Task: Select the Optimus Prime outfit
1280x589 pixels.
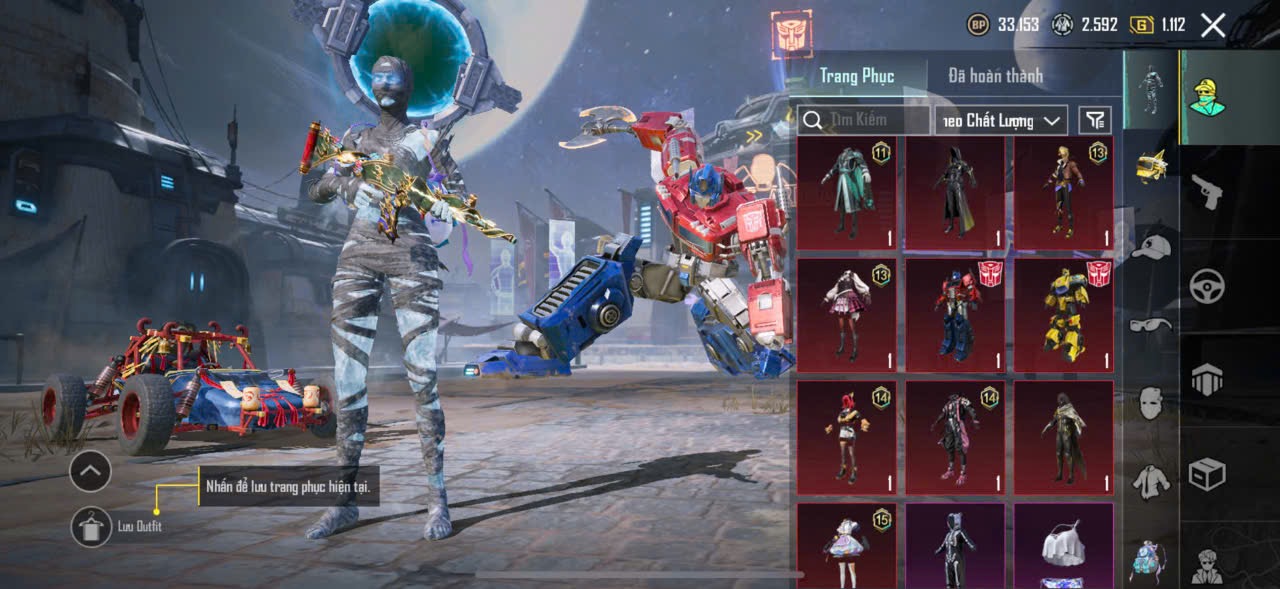Action: (x=955, y=316)
